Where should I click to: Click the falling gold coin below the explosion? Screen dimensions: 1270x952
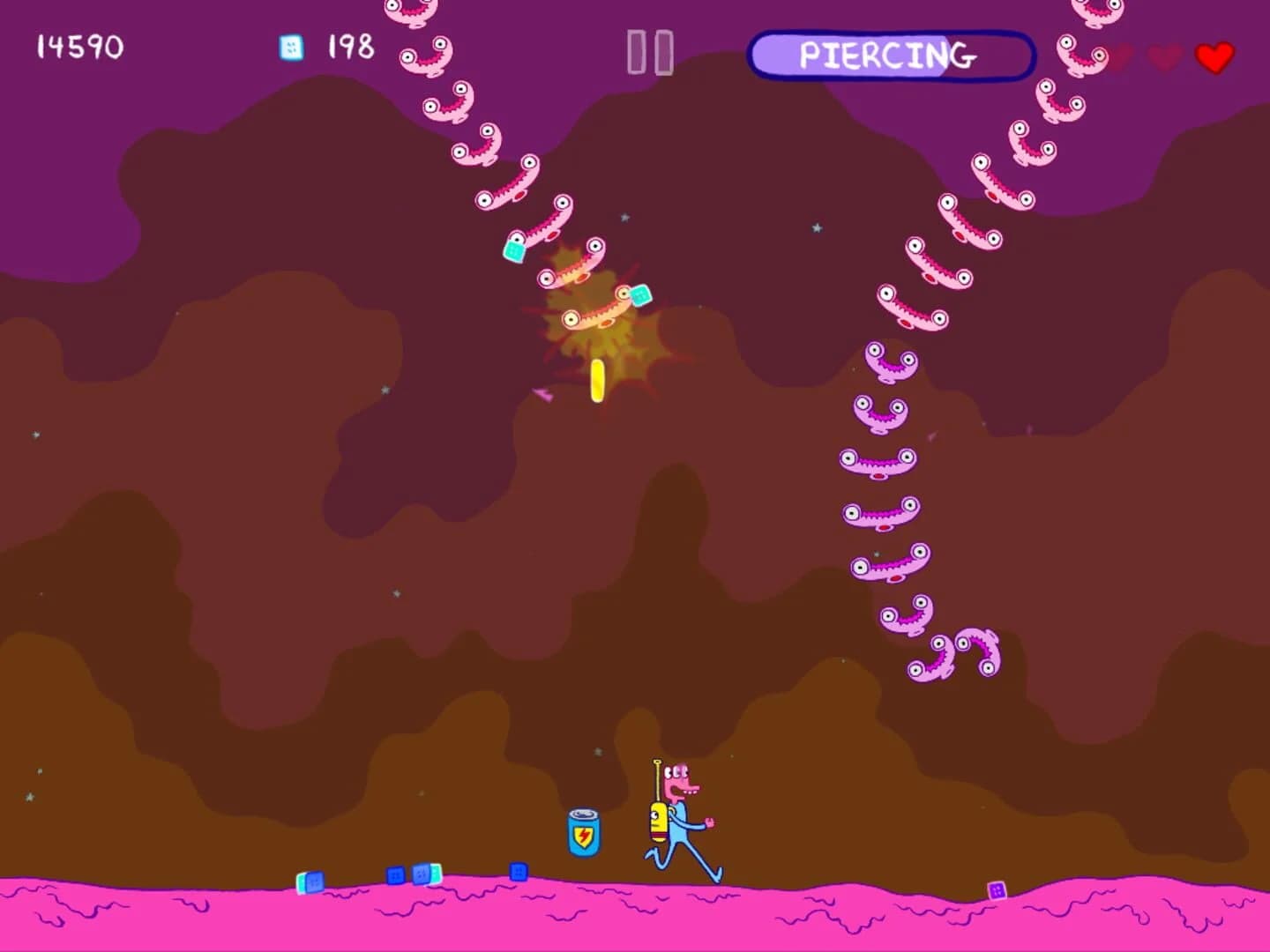[x=596, y=381]
